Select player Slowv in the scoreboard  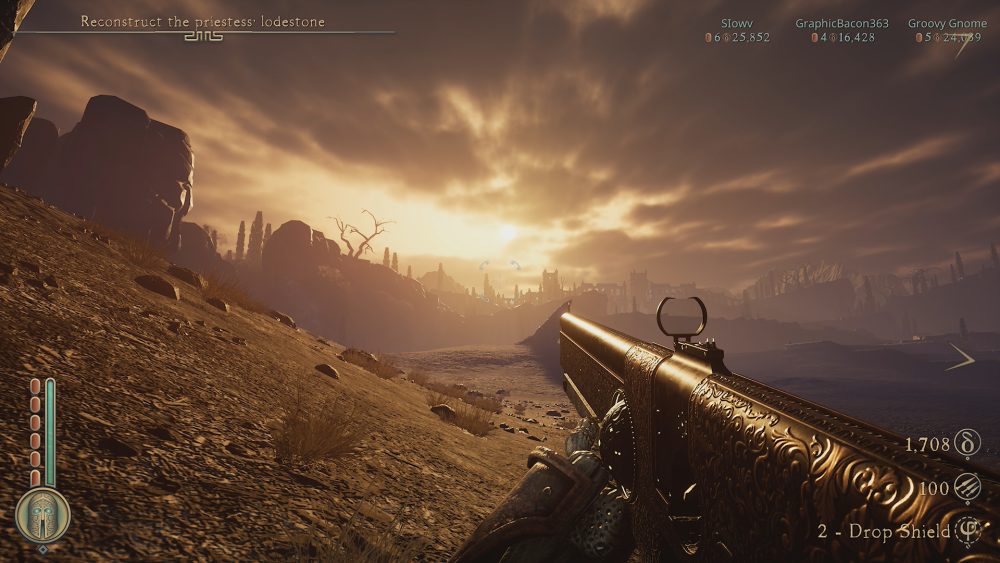click(738, 23)
